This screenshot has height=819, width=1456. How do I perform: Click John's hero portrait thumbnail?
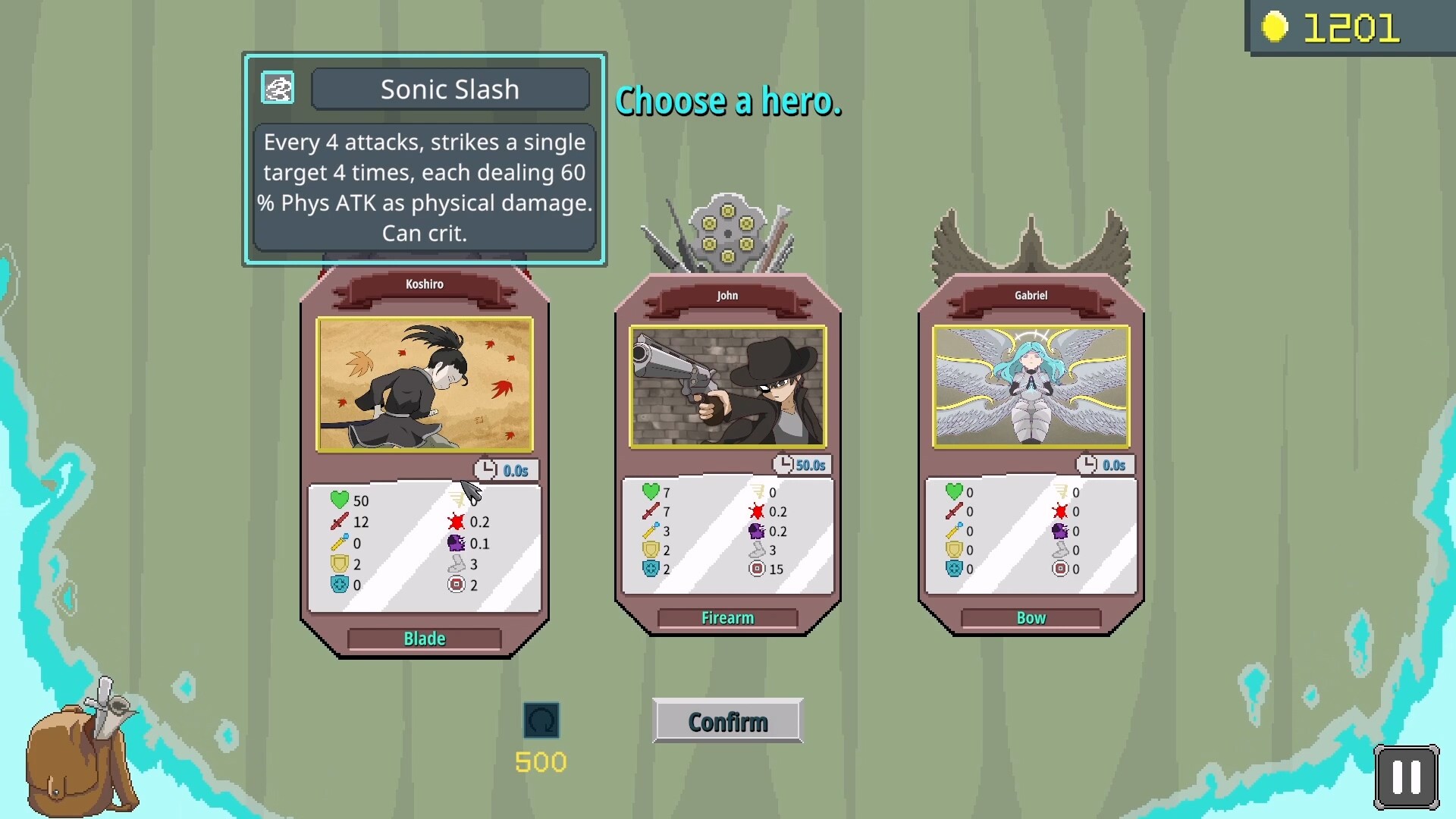727,387
